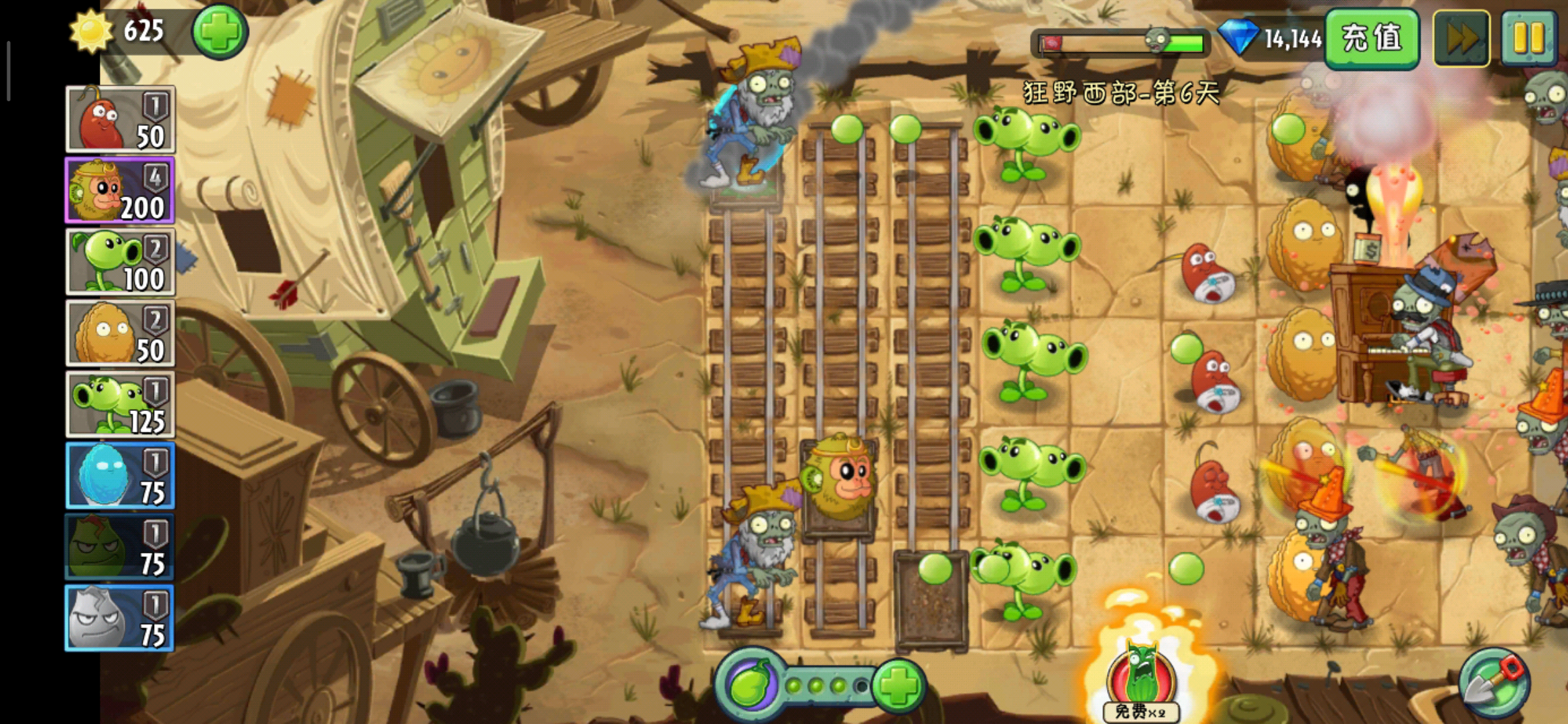Open the 充值 recharge shop
Image resolution: width=1568 pixels, height=724 pixels.
pos(1372,38)
